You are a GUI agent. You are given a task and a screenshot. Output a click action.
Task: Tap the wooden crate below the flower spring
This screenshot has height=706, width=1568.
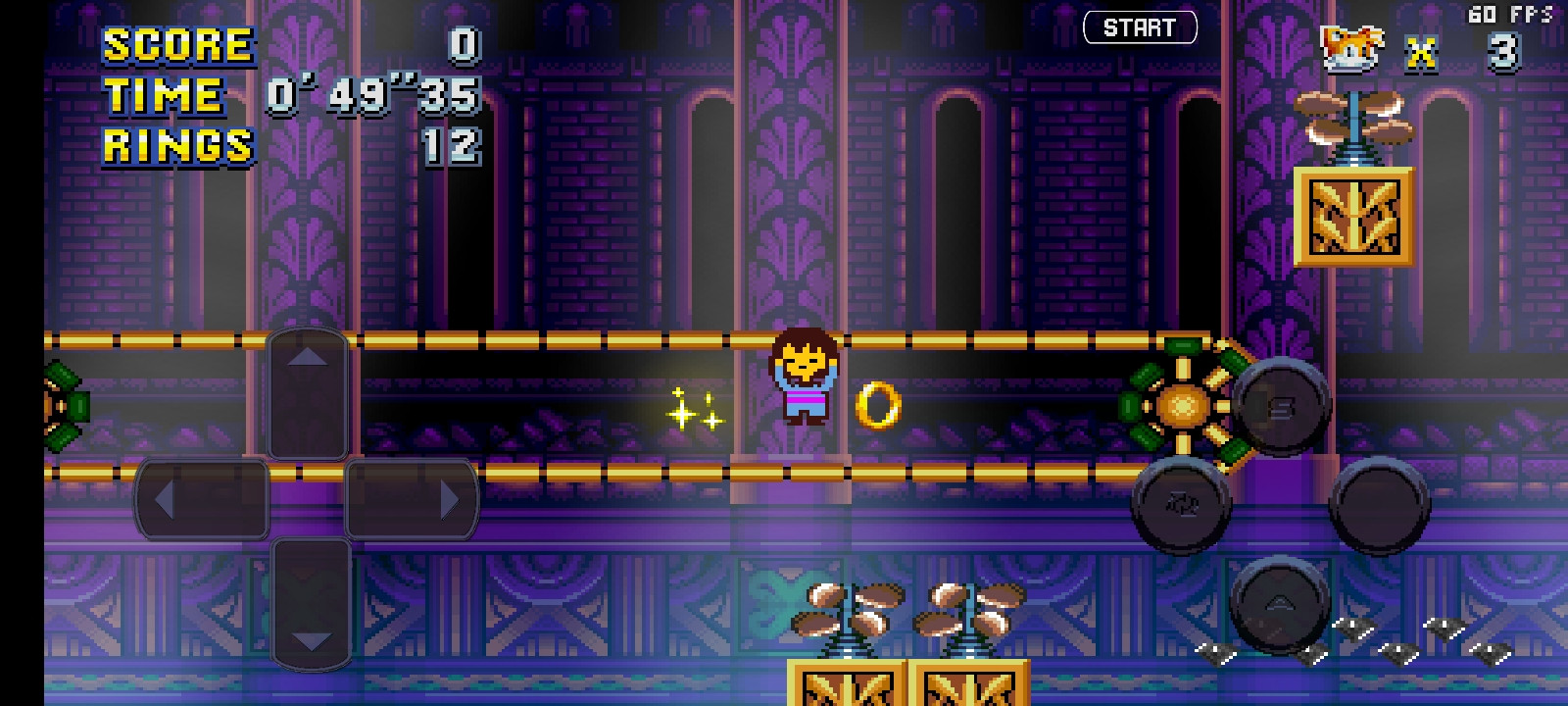(1354, 217)
